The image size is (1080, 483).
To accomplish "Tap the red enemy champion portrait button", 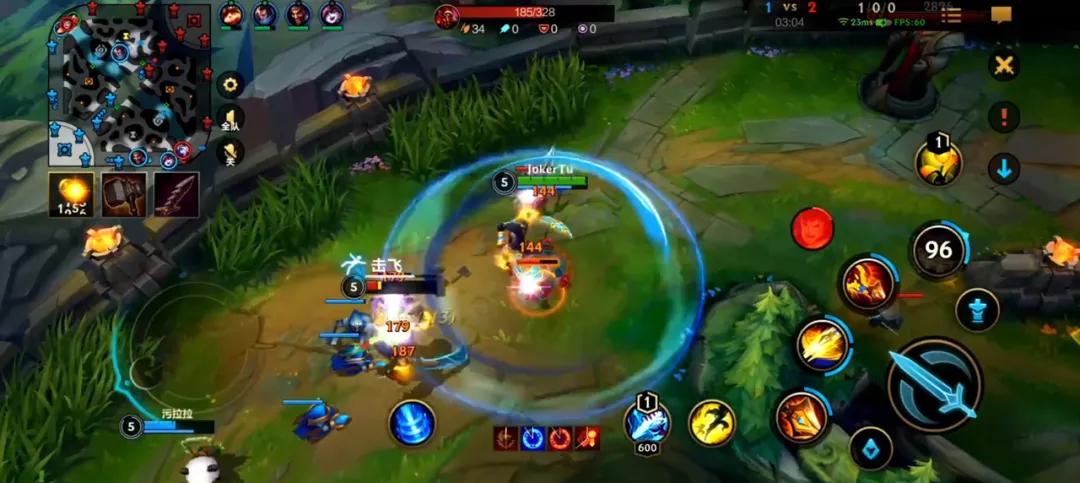I will click(x=812, y=229).
